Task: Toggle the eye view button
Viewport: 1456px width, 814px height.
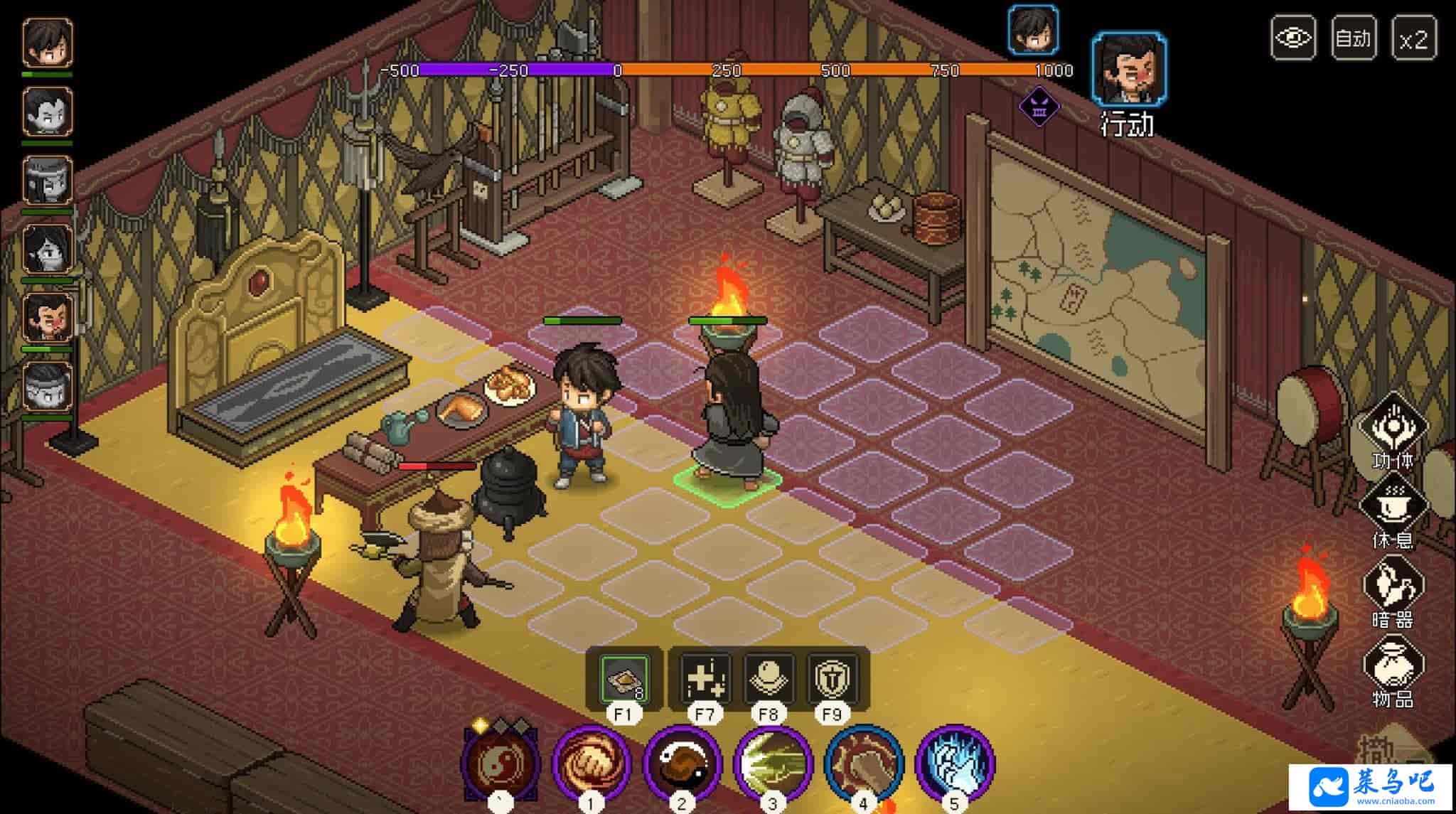Action: pyautogui.click(x=1292, y=38)
